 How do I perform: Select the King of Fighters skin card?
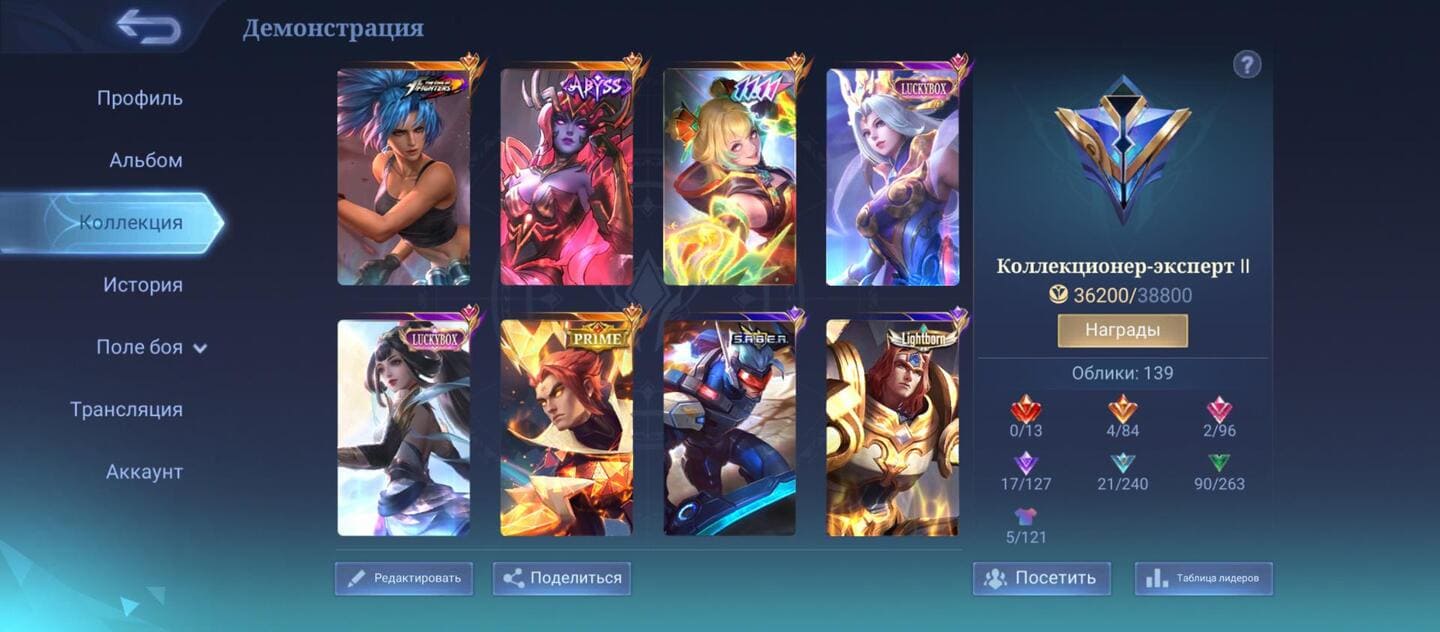(404, 177)
